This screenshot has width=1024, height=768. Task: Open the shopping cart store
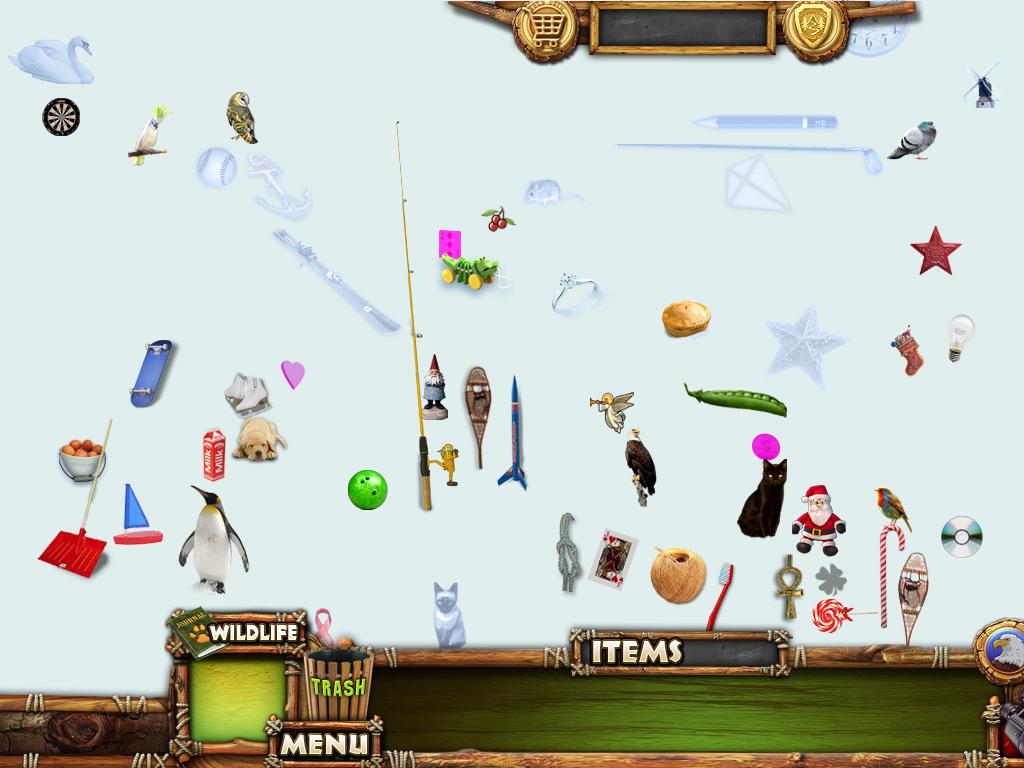545,30
